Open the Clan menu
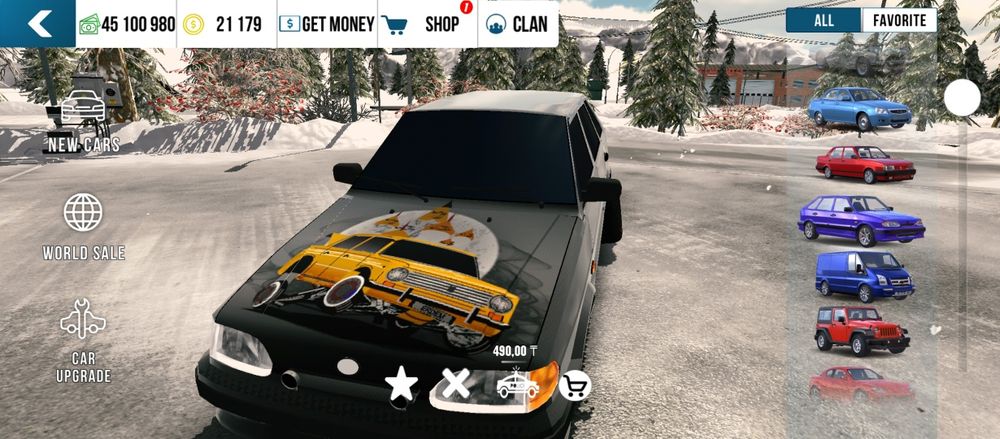Screen dimensions: 1000x439 pos(517,24)
